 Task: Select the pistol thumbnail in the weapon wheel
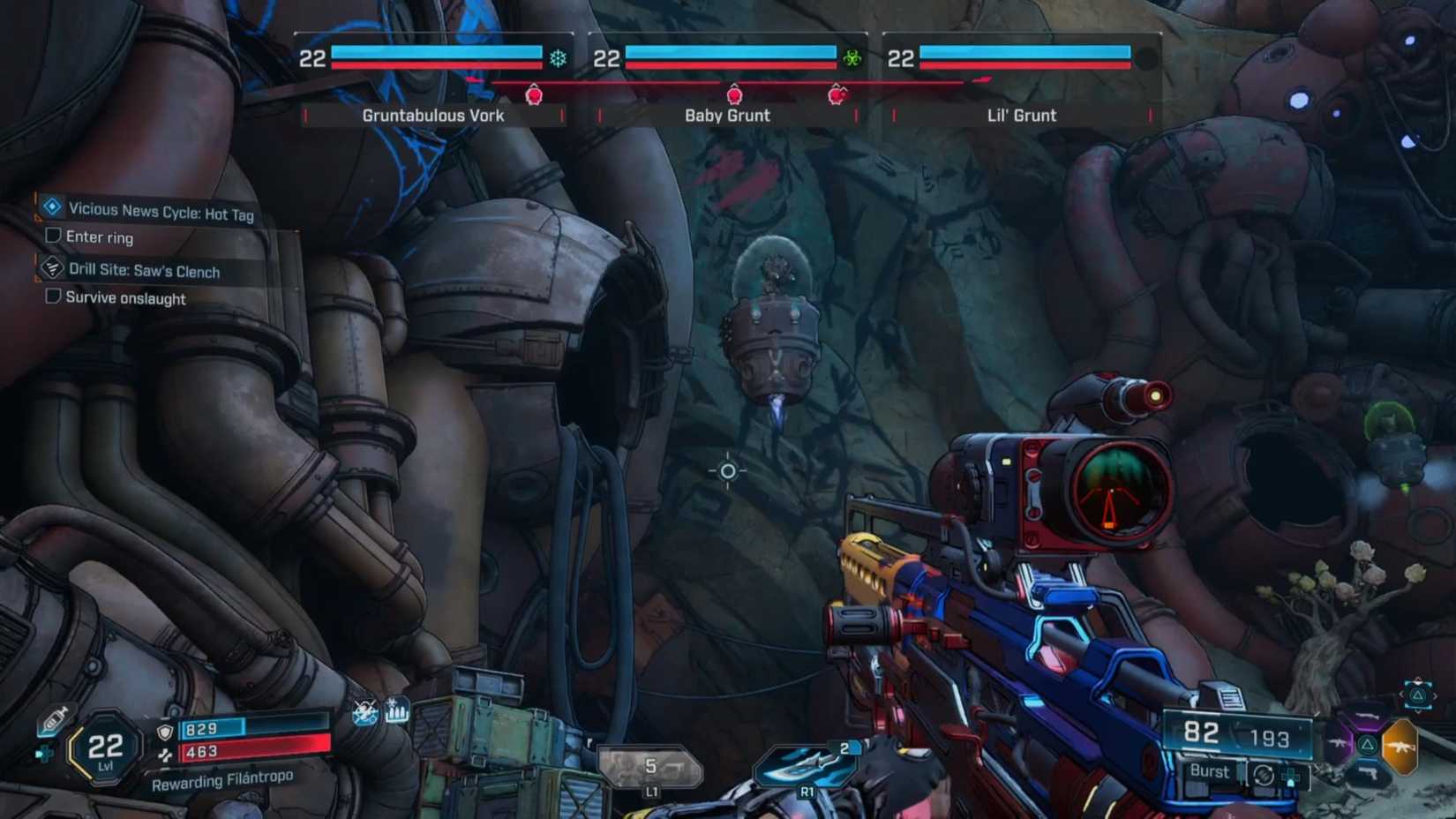tap(1370, 772)
